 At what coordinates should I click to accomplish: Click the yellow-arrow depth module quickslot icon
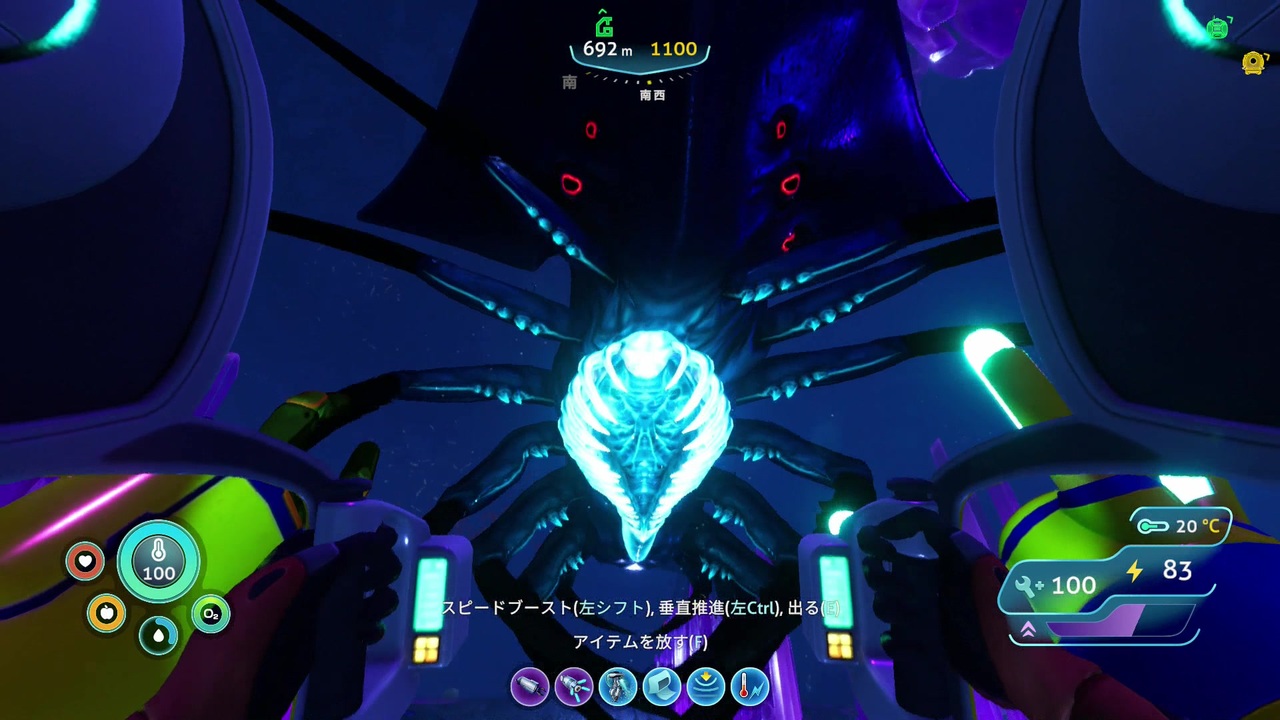[706, 687]
